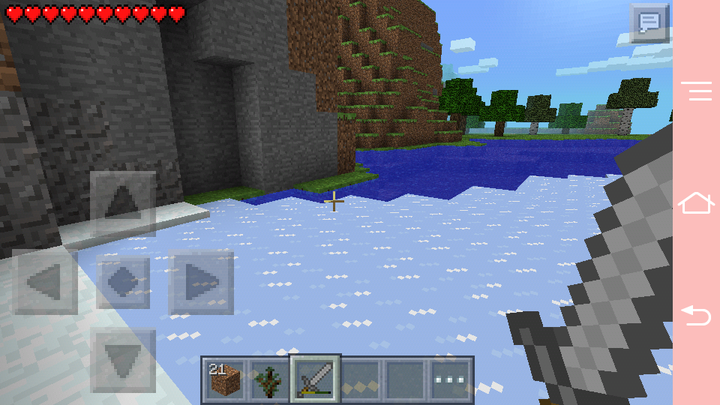Select the dirt block stack of 21
This screenshot has width=720, height=405.
(224, 380)
